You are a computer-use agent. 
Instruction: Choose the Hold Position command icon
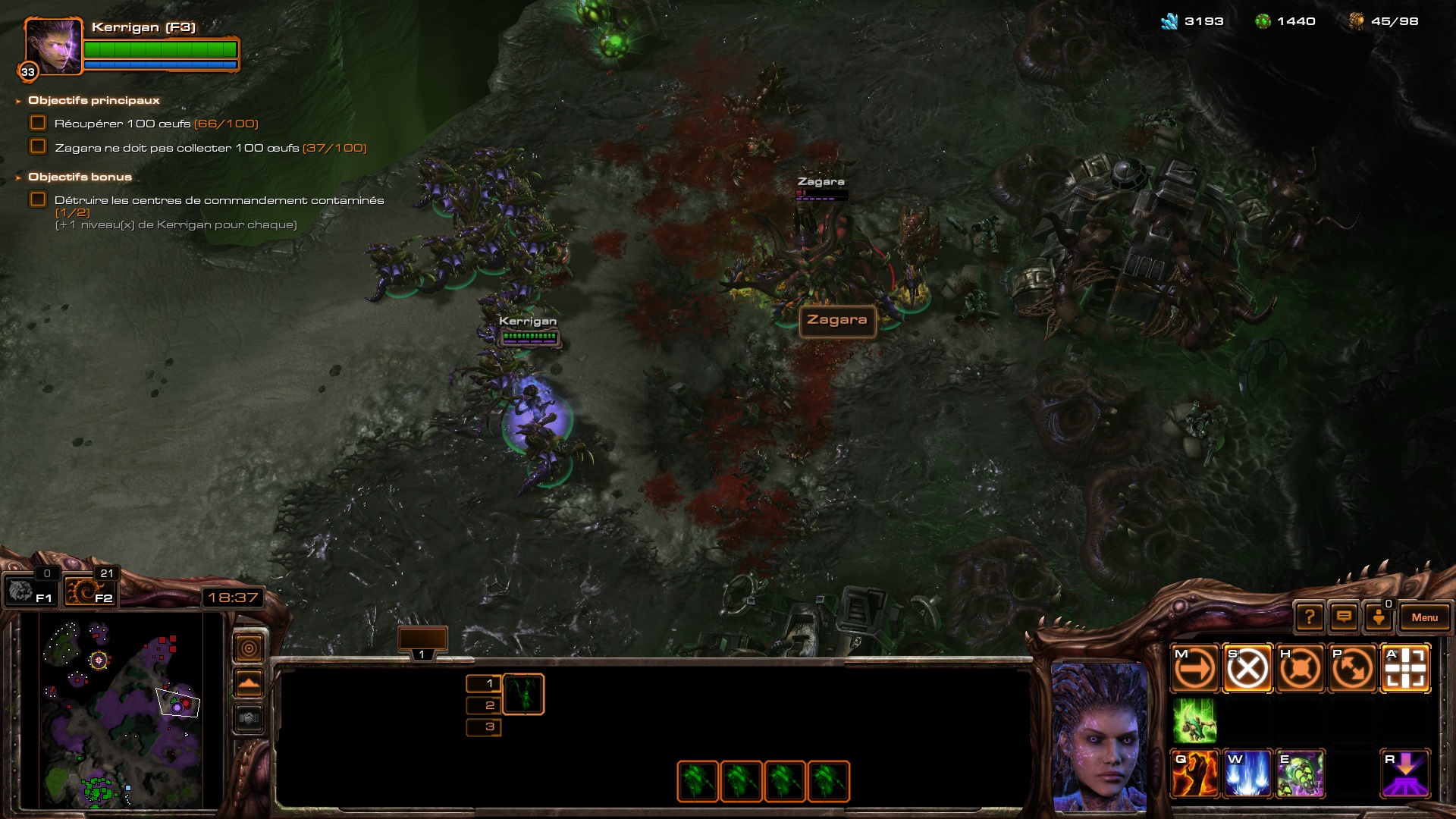[x=1300, y=669]
